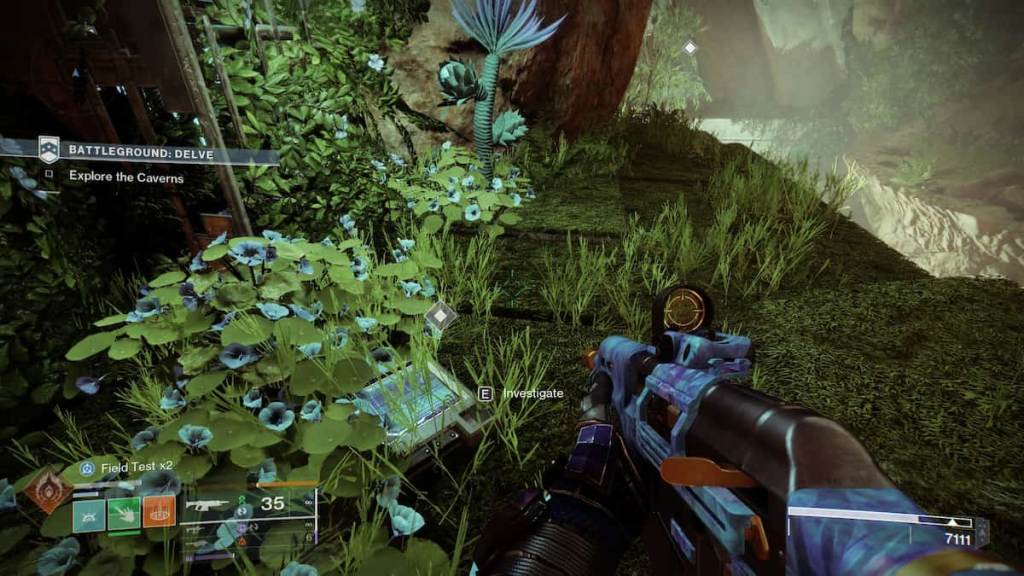Activate the green hand melee ability
The width and height of the screenshot is (1024, 576).
tap(123, 512)
